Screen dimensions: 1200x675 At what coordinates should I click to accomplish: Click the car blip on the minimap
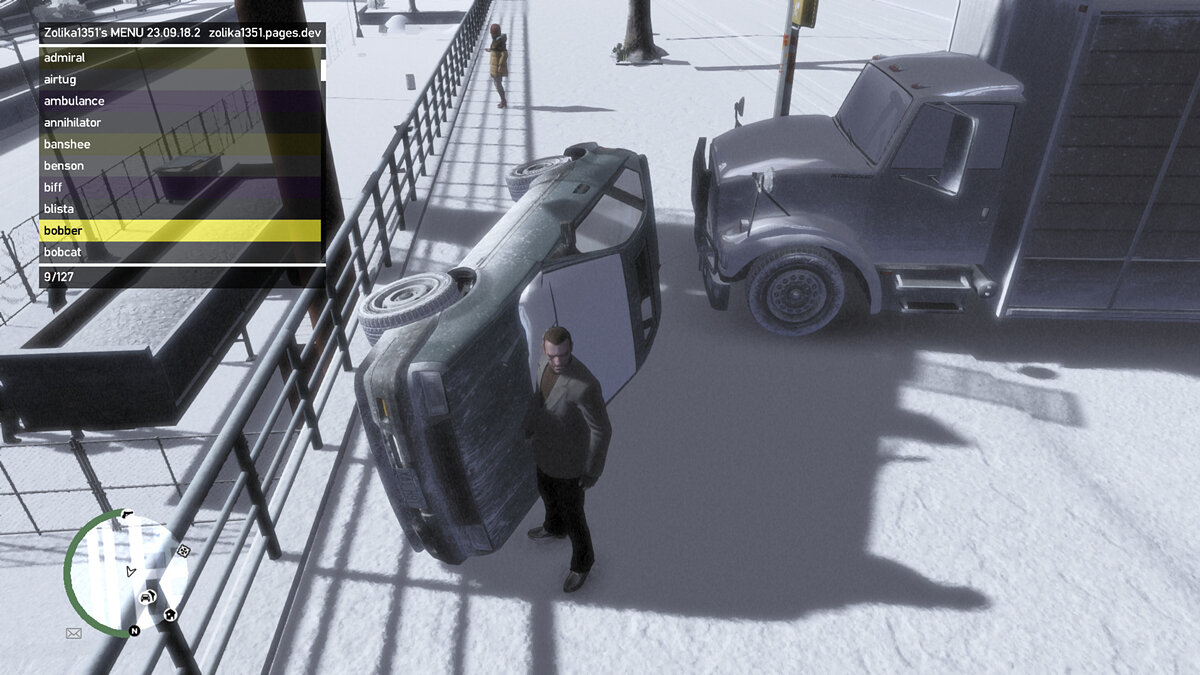pos(148,597)
